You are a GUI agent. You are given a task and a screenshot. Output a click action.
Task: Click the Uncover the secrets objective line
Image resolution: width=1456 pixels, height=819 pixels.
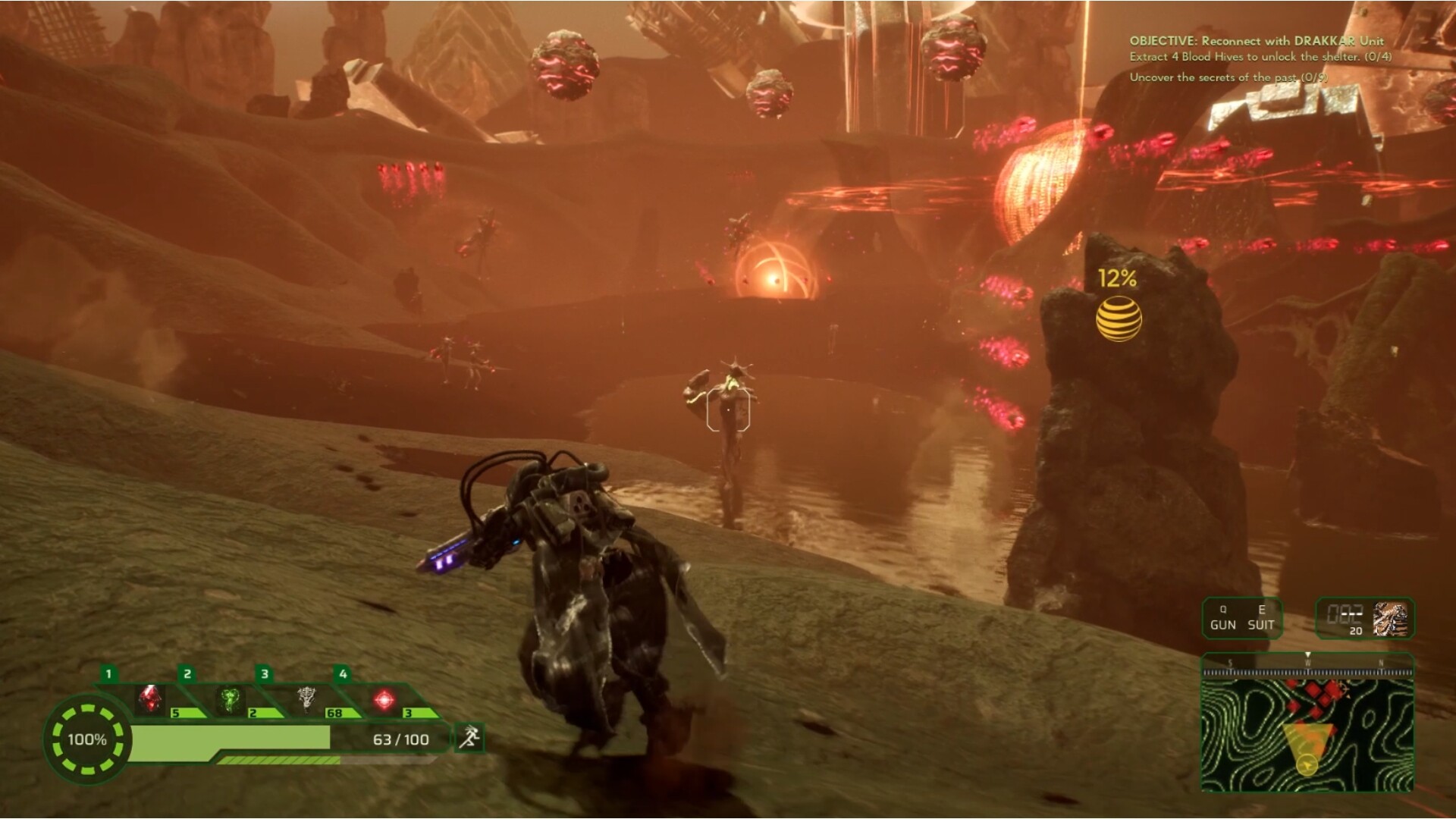(1228, 77)
